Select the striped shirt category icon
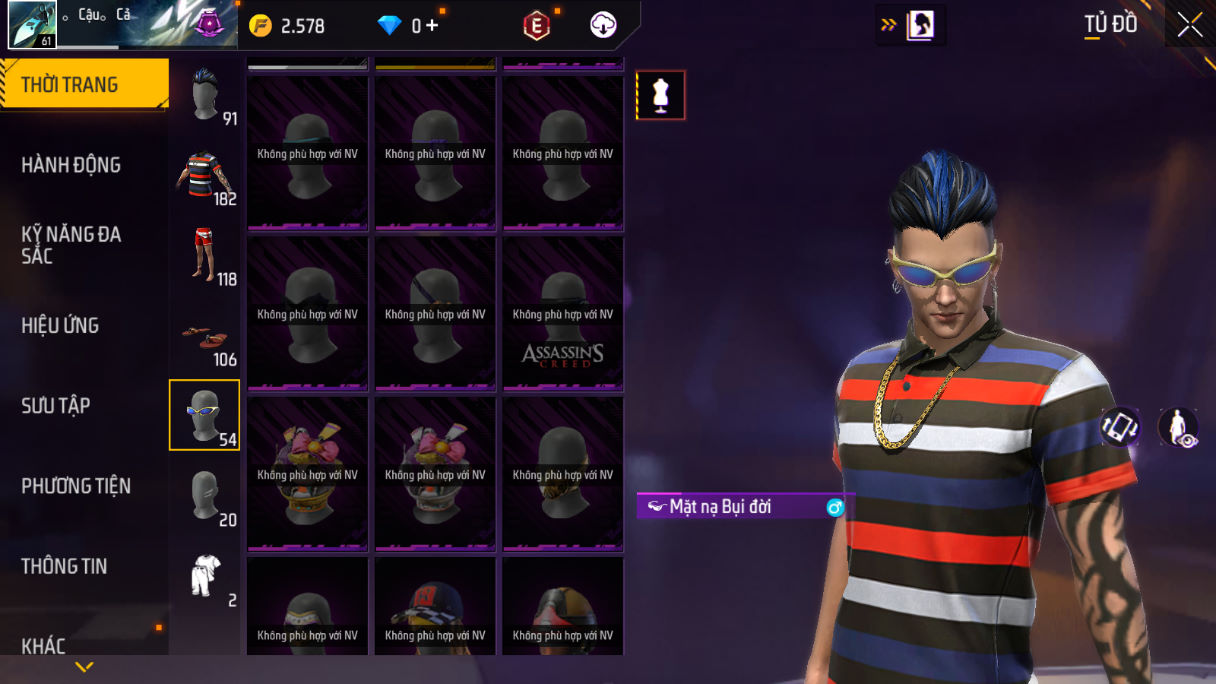The width and height of the screenshot is (1216, 684). click(x=204, y=176)
